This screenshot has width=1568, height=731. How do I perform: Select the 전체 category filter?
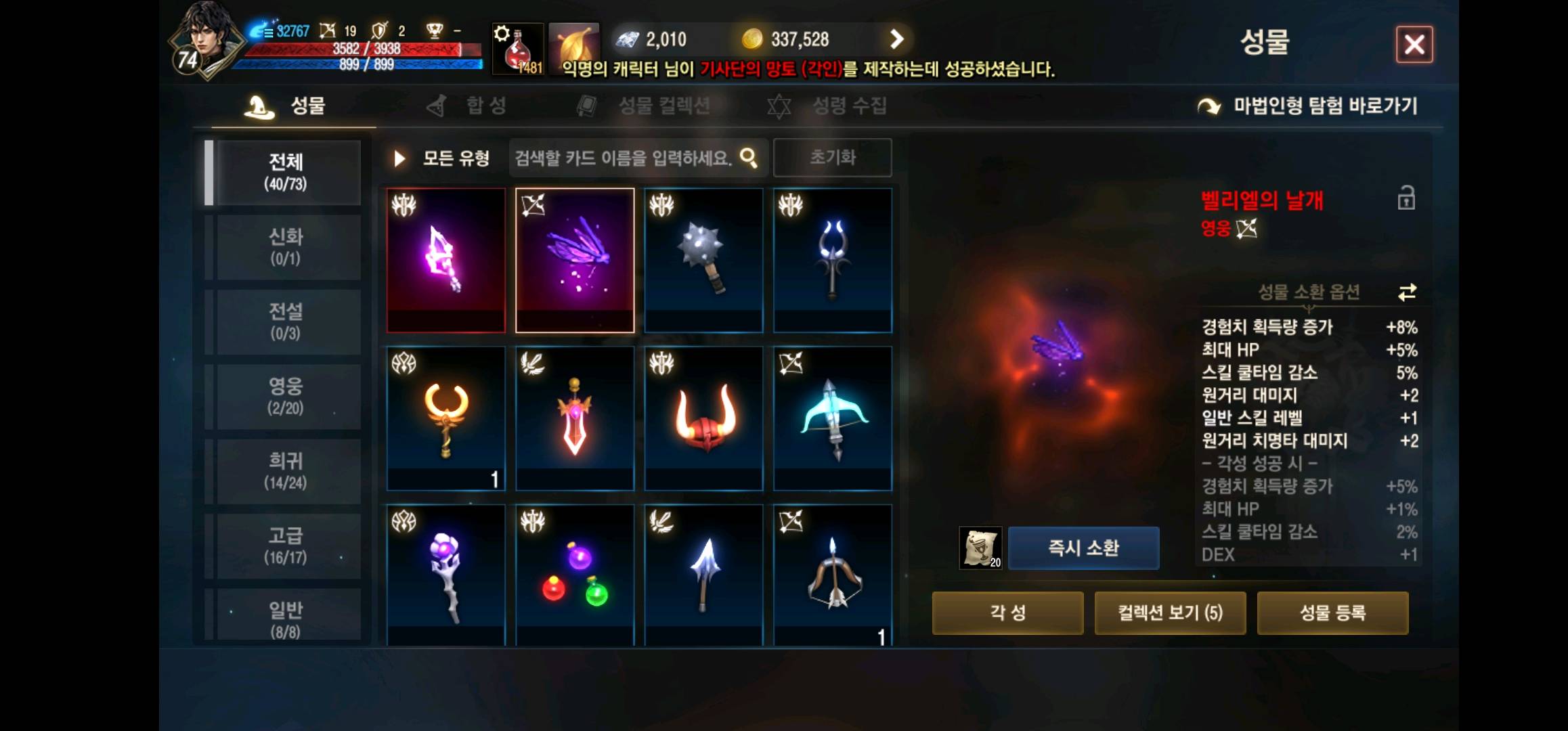click(x=285, y=171)
